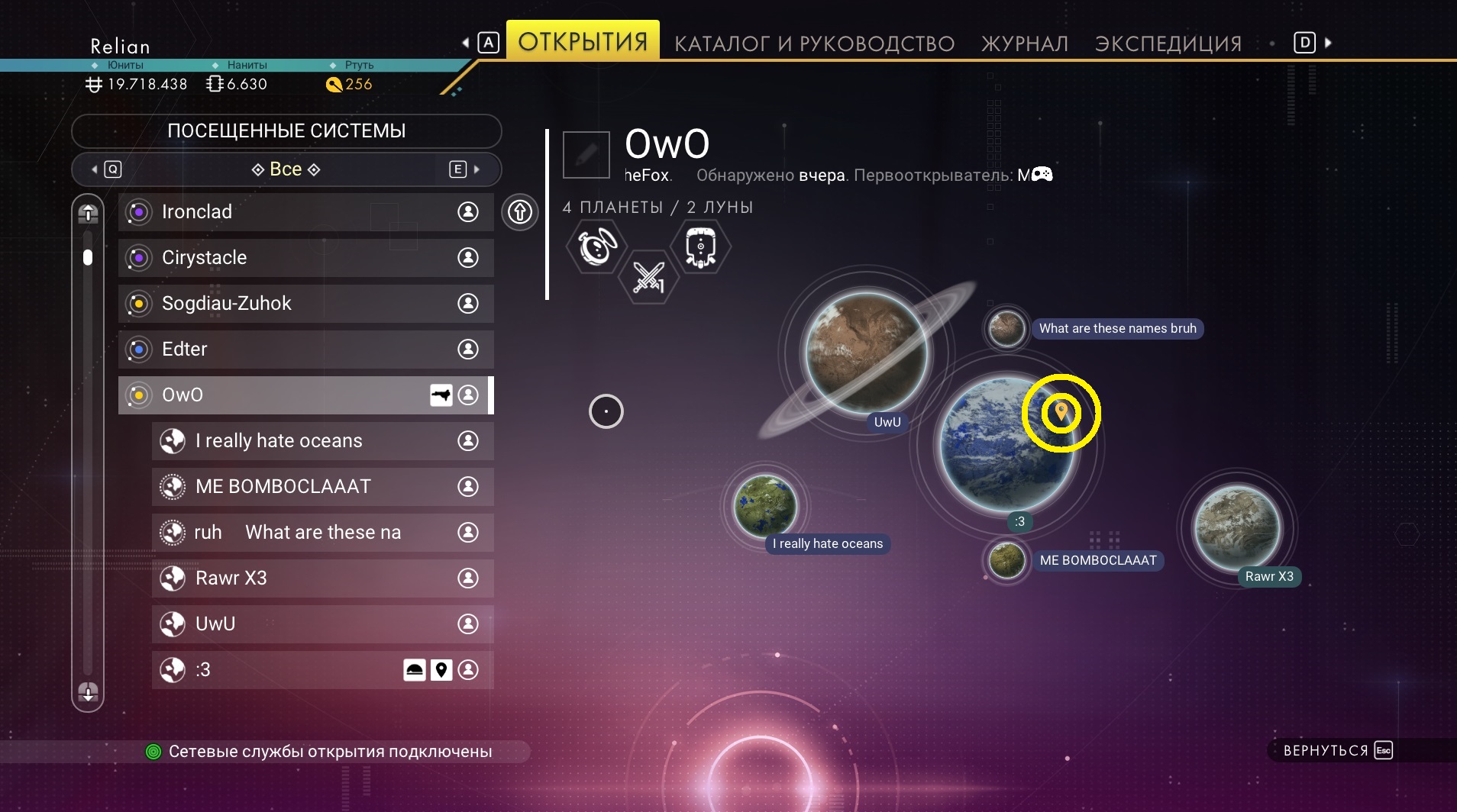Screen dimensions: 1457x812
Task: Open the Журнал tab
Action: (1024, 43)
